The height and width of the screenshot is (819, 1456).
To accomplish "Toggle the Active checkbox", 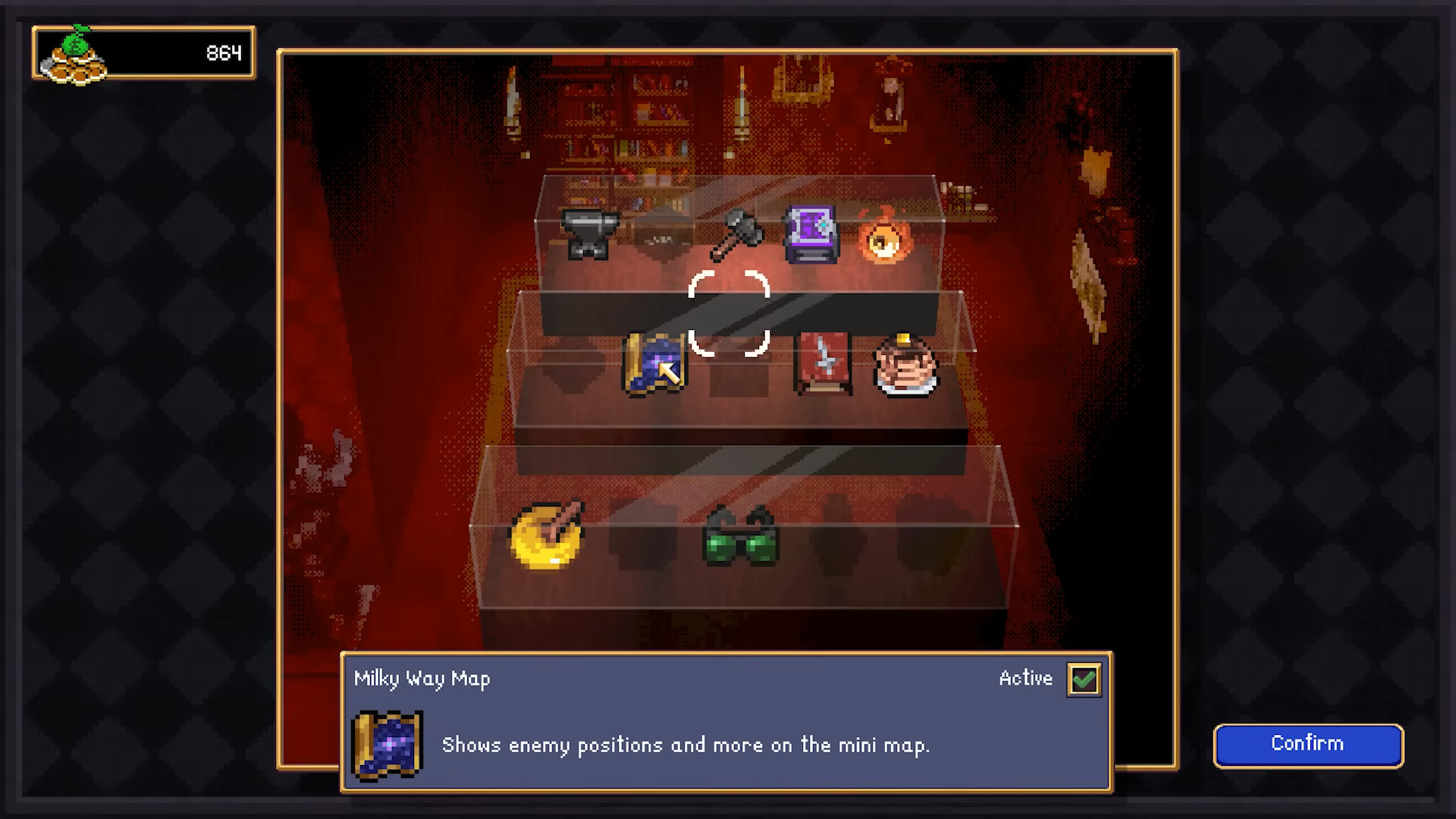I will [1084, 679].
